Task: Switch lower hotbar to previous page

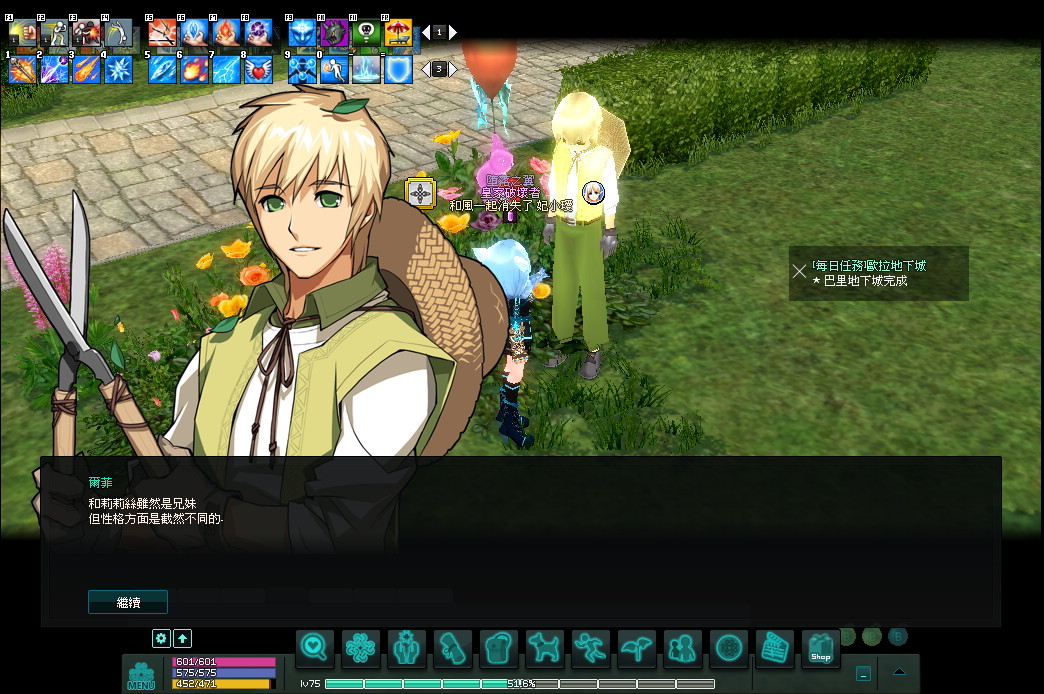Action: tap(424, 69)
